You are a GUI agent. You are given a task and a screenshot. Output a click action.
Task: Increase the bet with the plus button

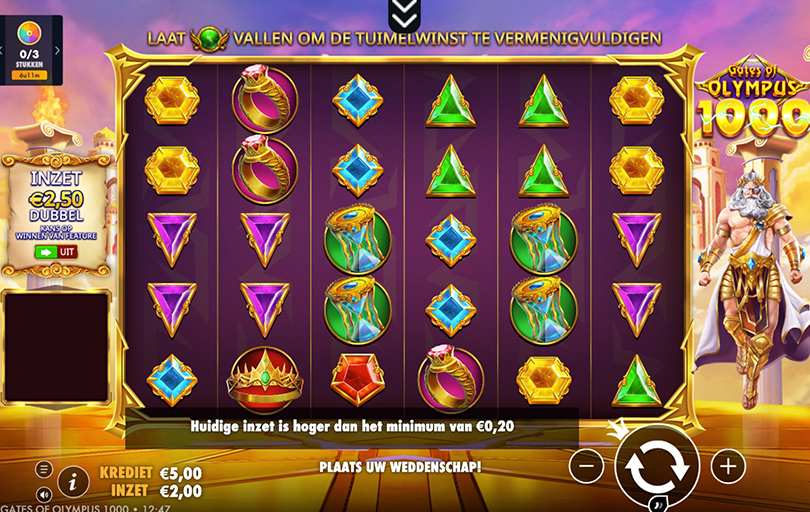[728, 465]
